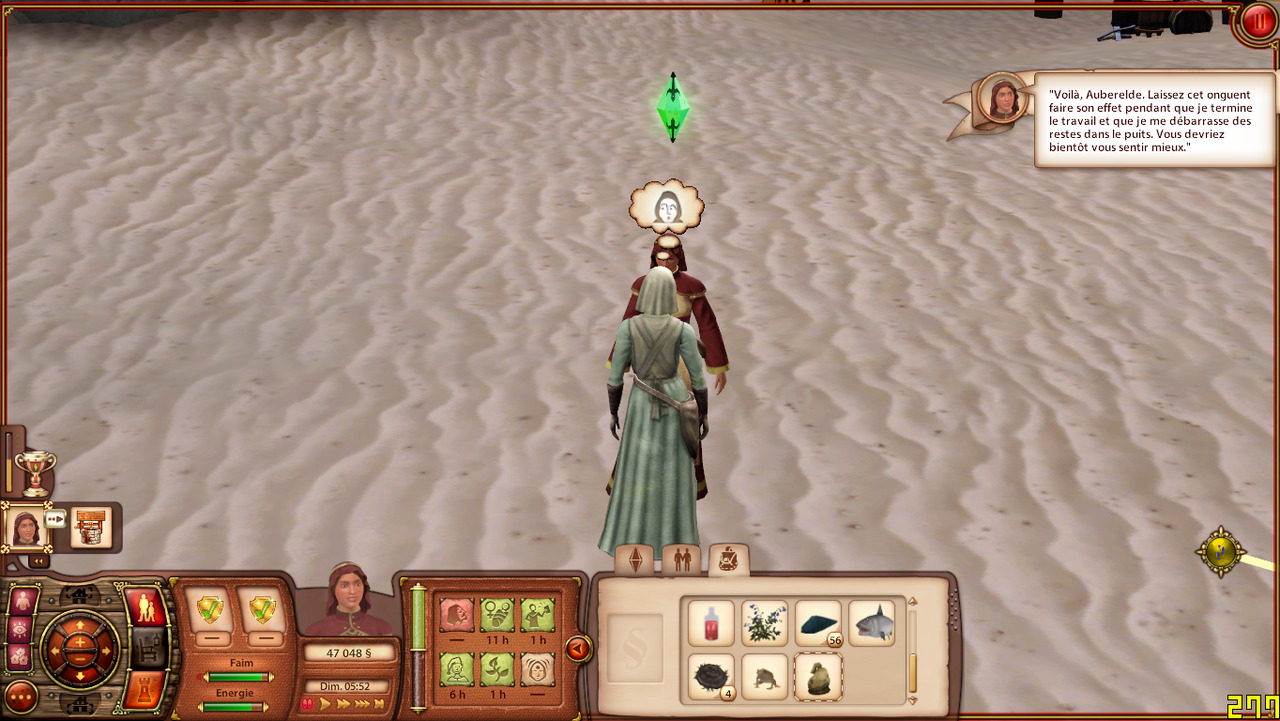
Task: Open the plumbob diamond tab
Action: pos(634,561)
